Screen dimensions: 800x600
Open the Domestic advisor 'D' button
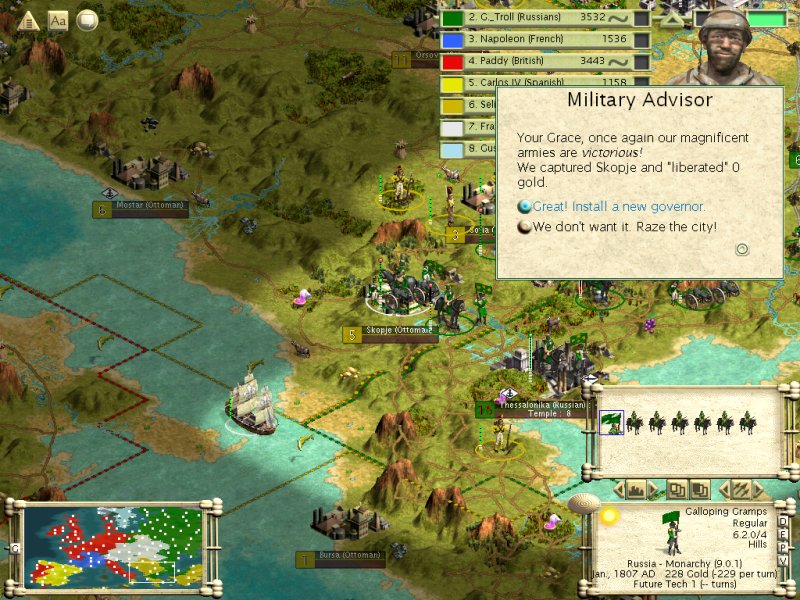[x=783, y=522]
